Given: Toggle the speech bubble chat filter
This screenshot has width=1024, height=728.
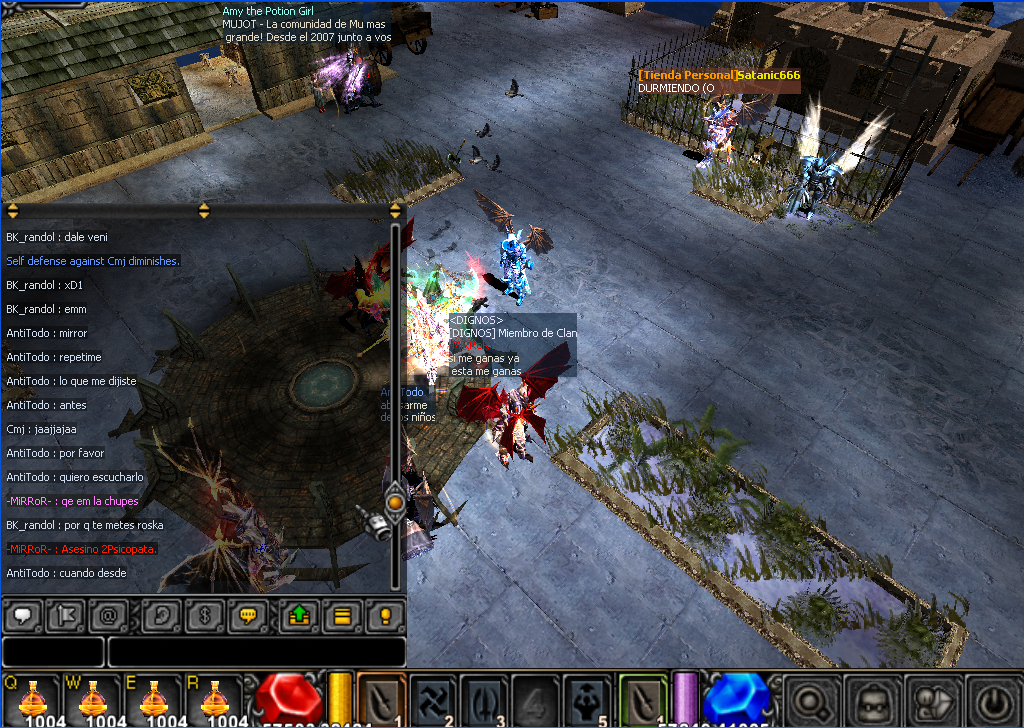Looking at the screenshot, I should (22, 616).
